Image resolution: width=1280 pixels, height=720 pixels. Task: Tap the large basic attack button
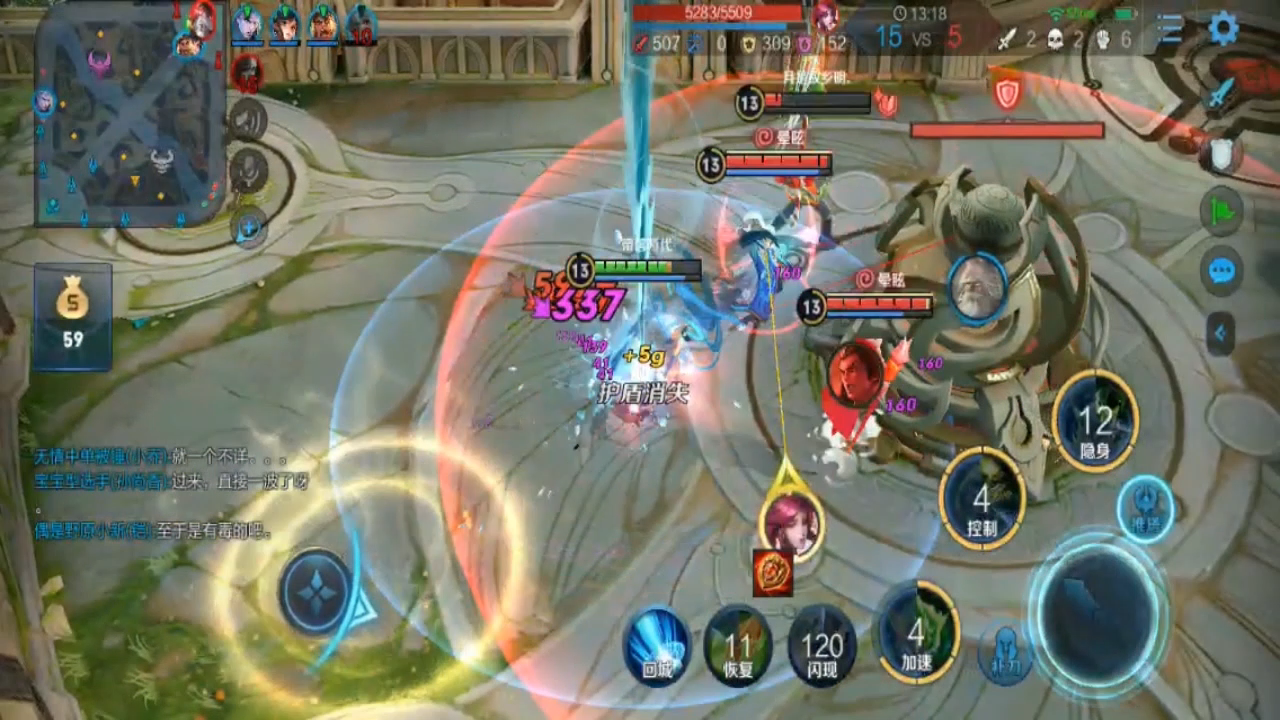click(1097, 610)
